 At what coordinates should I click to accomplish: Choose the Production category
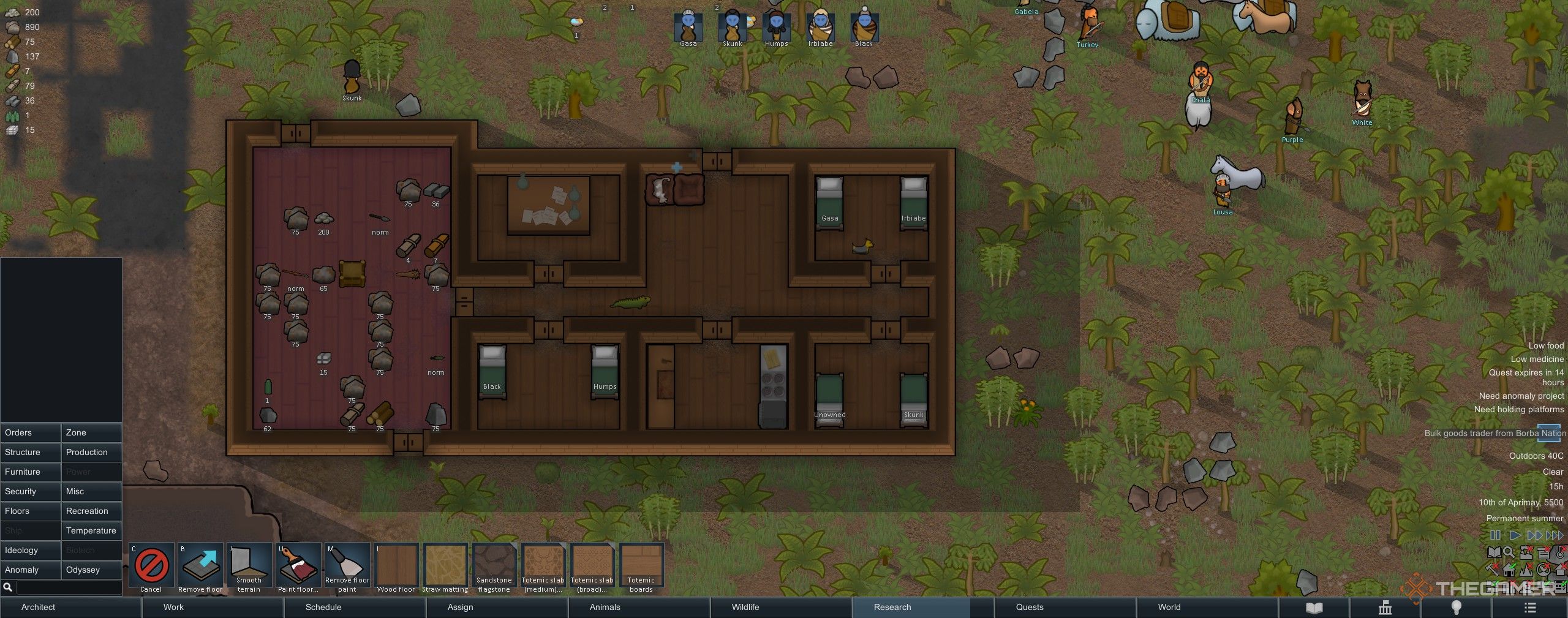point(91,452)
